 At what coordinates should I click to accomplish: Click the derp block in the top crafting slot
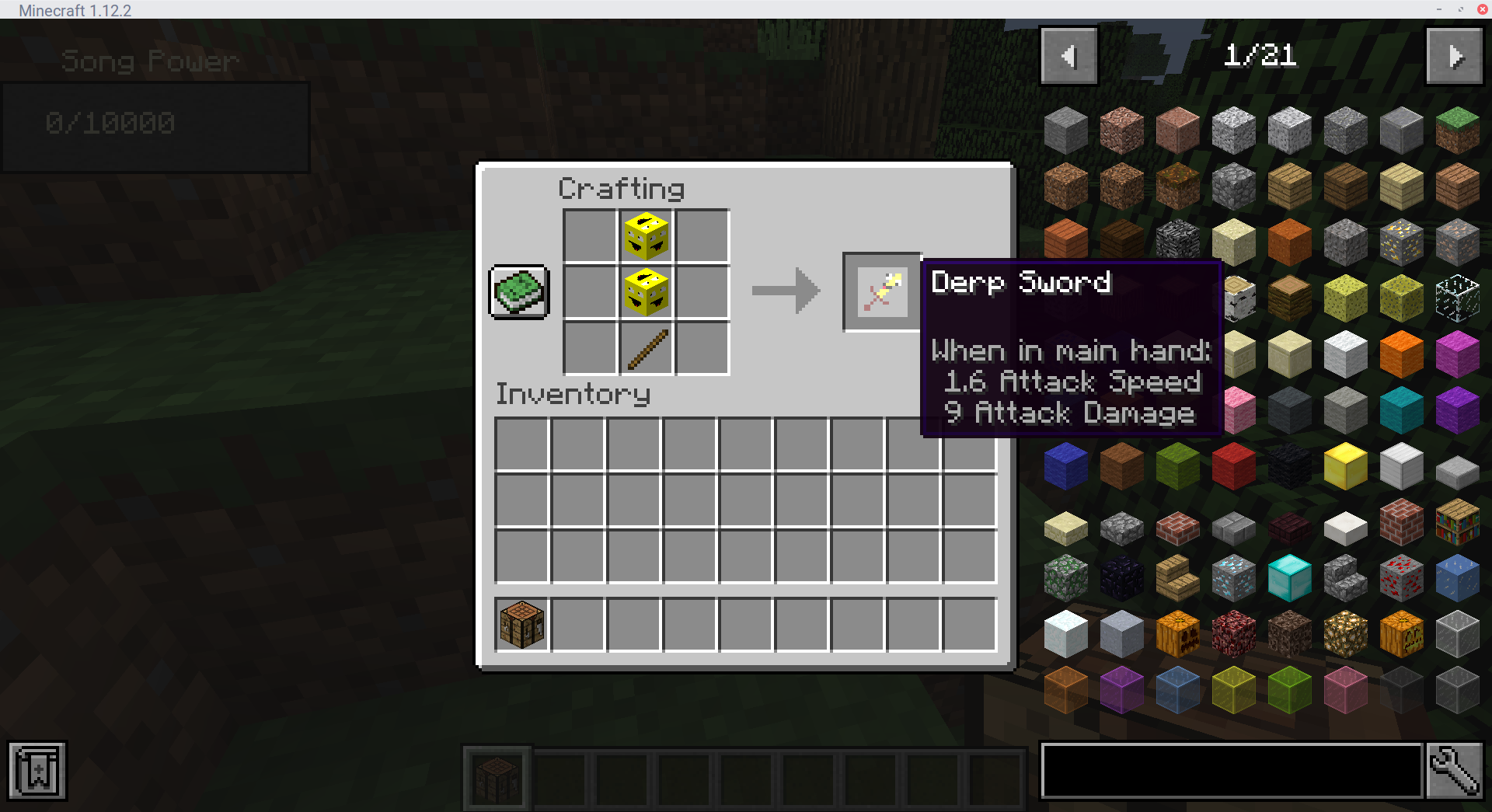pyautogui.click(x=645, y=235)
